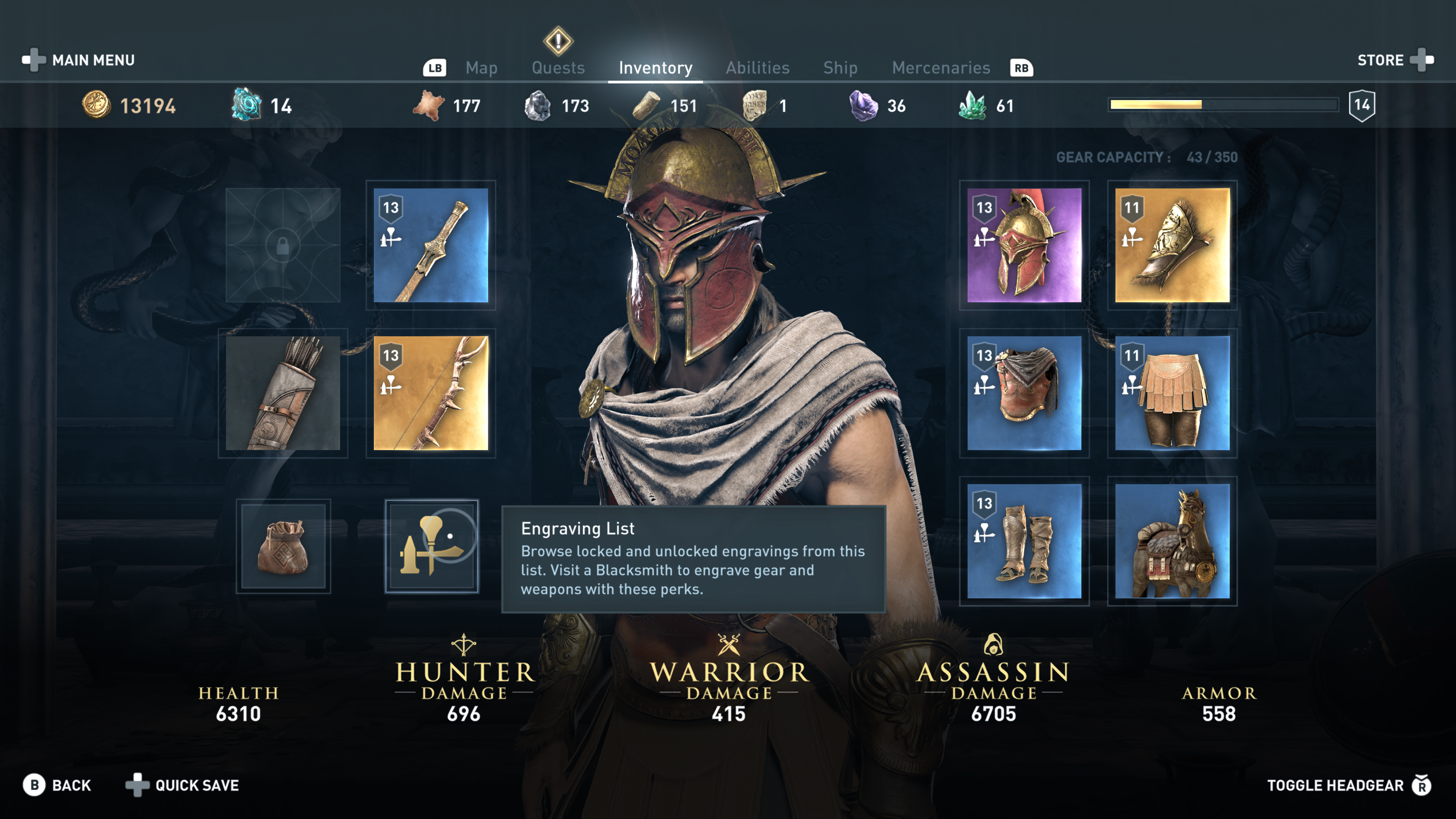The width and height of the screenshot is (1456, 819).
Task: Choose the chest armor slot
Action: [1024, 394]
